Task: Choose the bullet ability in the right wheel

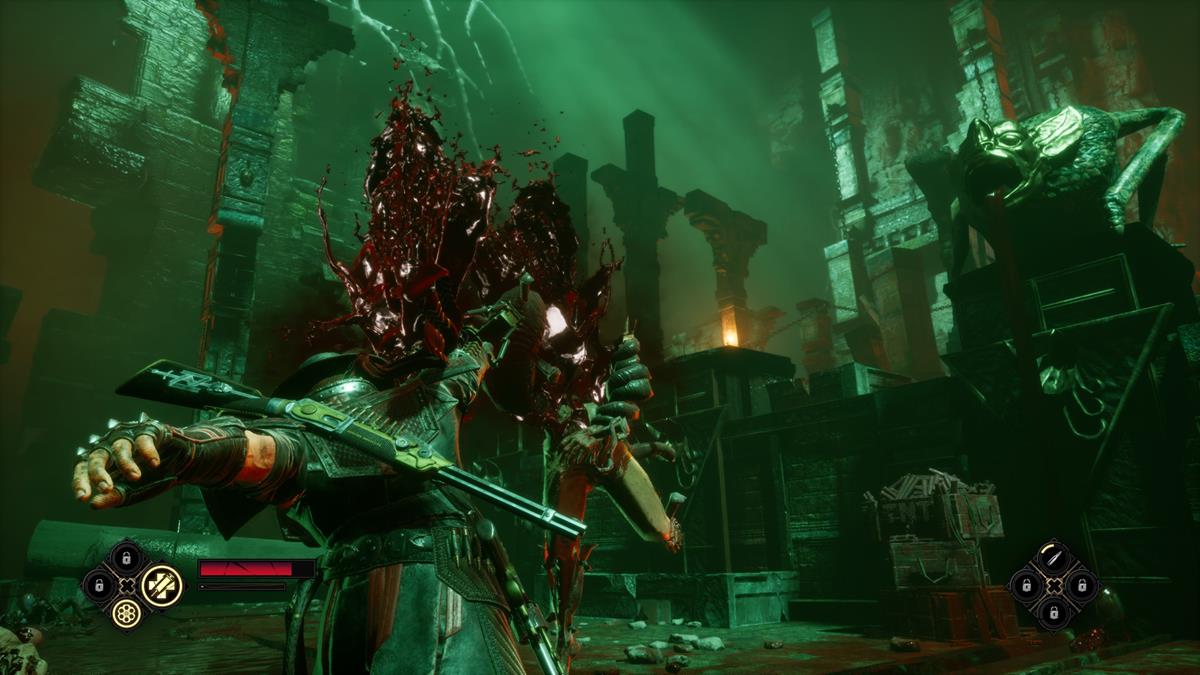Action: [1053, 557]
